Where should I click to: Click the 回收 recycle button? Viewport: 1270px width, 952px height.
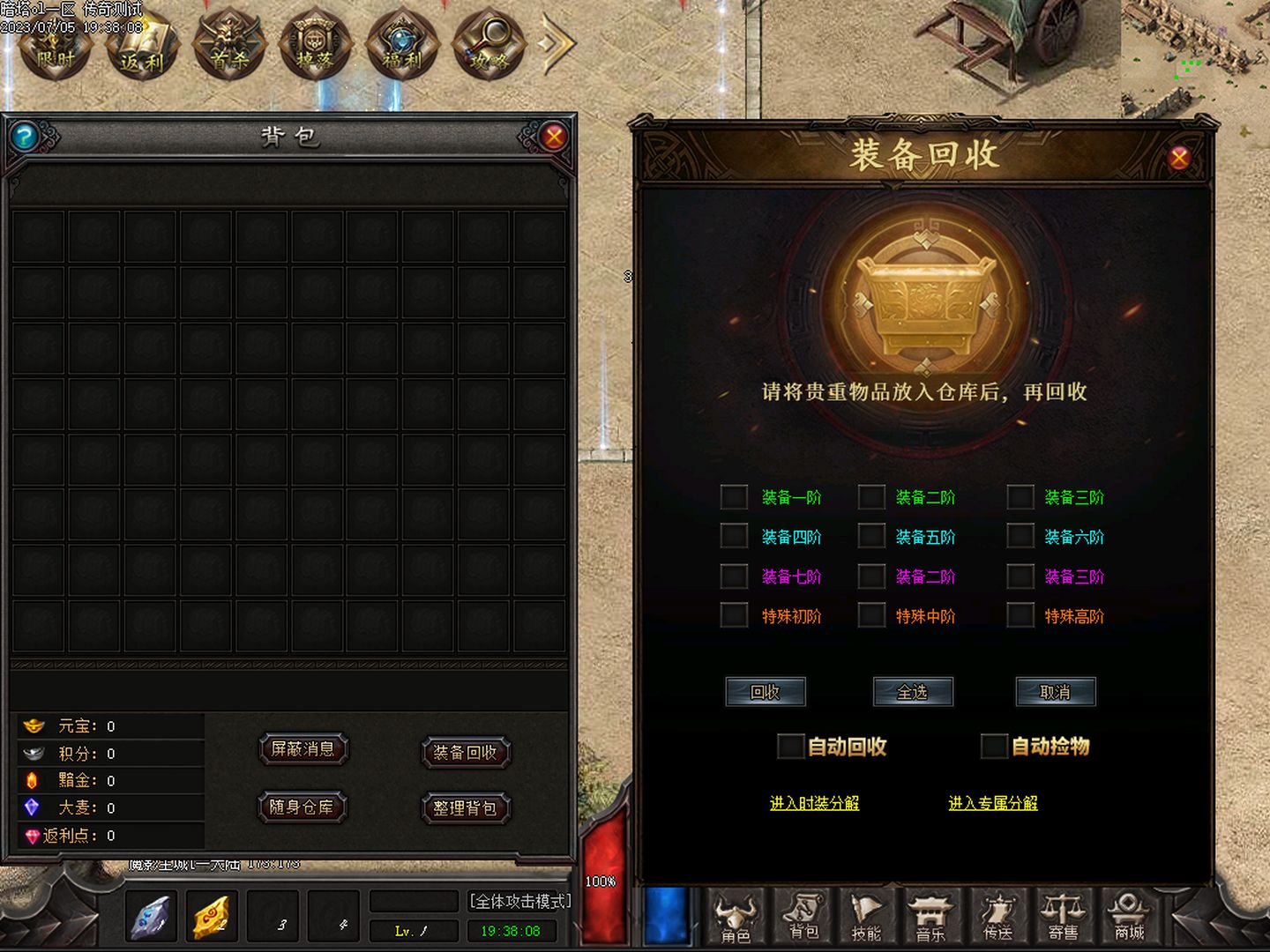pyautogui.click(x=765, y=692)
